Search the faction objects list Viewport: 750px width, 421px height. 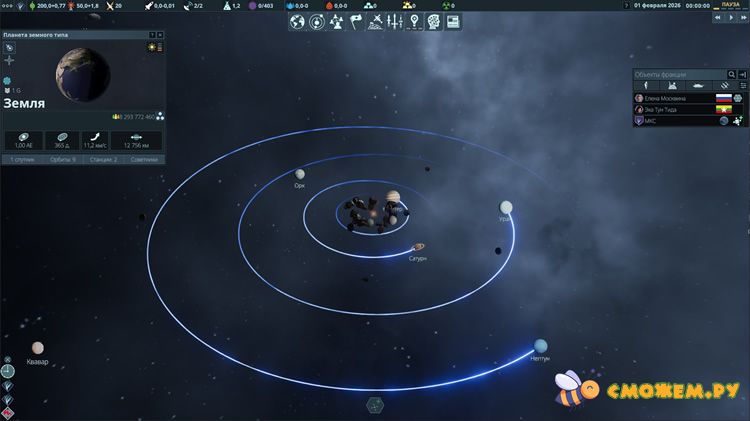pyautogui.click(x=732, y=75)
